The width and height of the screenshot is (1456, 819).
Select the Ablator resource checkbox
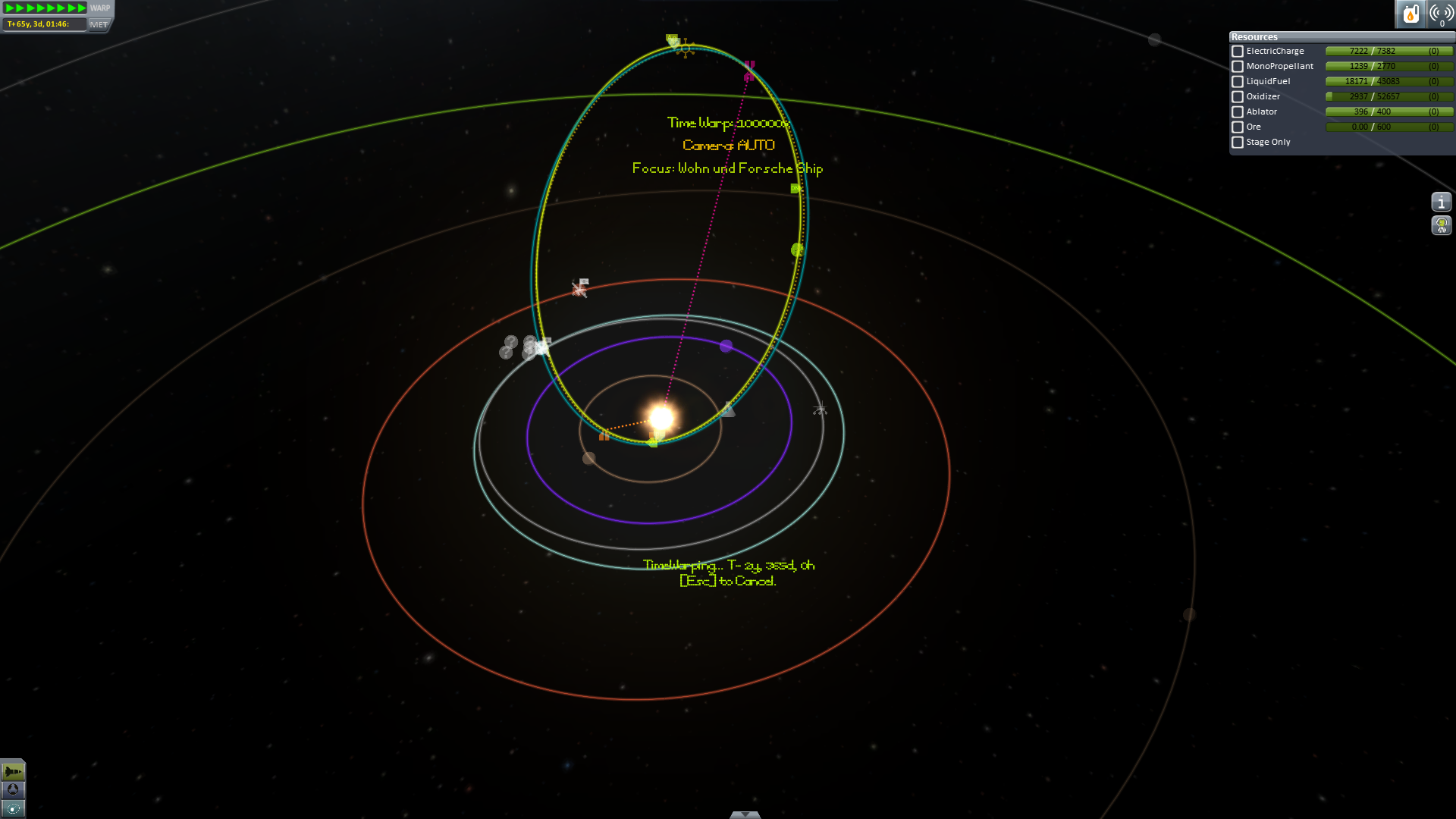(x=1238, y=112)
